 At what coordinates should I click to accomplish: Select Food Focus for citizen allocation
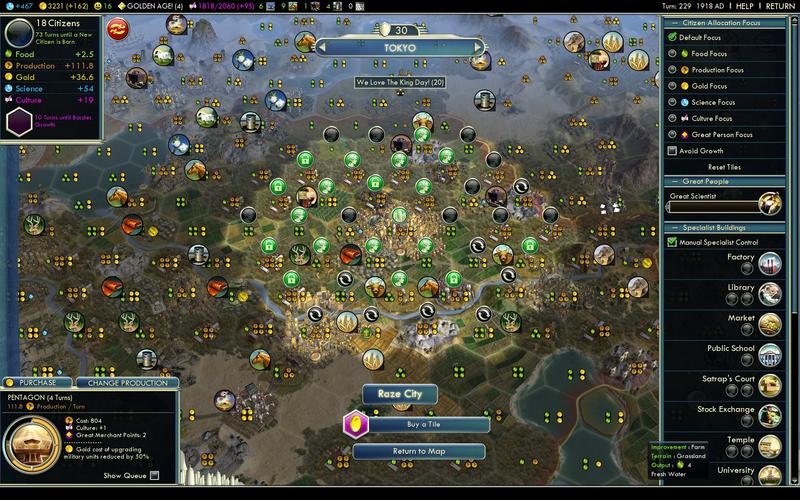(673, 53)
